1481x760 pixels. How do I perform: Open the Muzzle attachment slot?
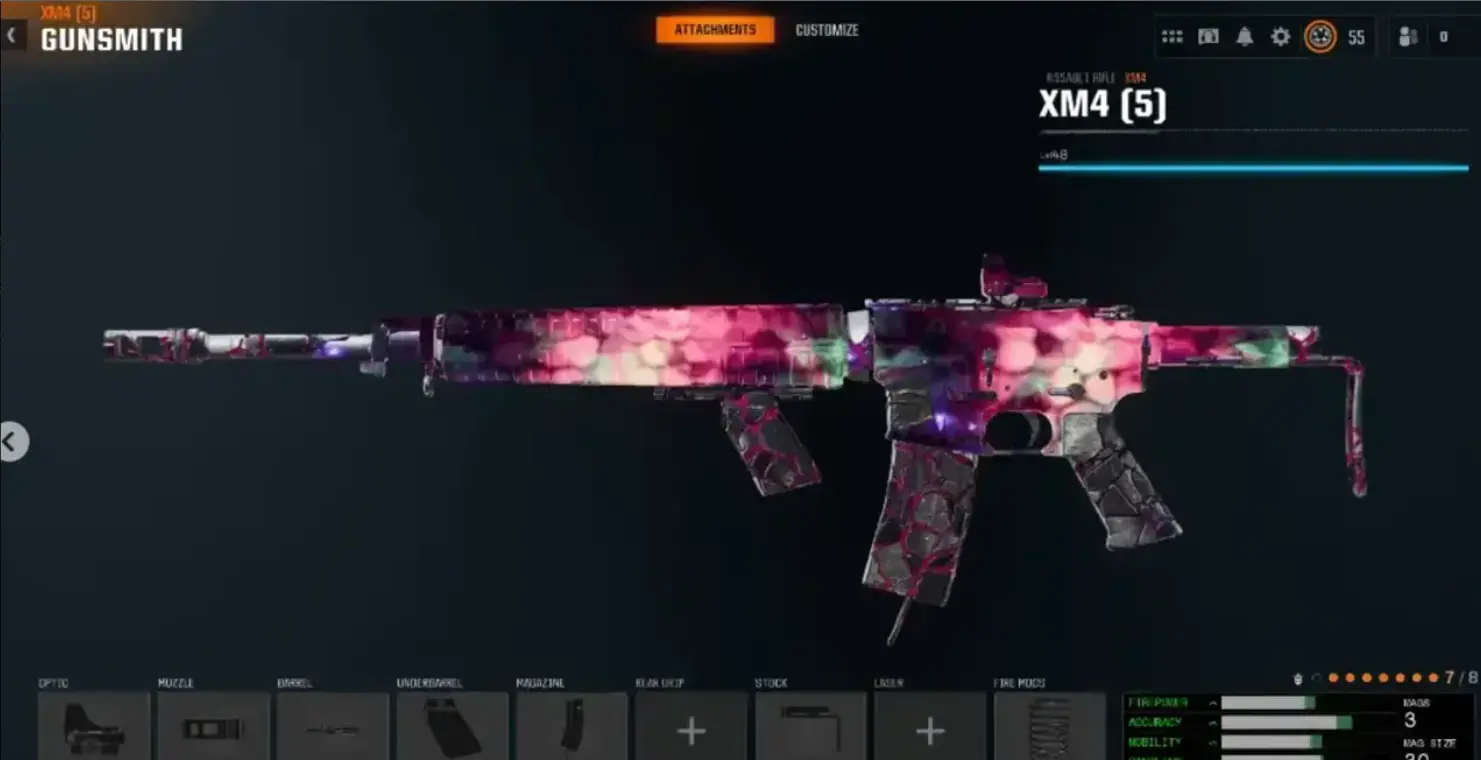click(212, 725)
